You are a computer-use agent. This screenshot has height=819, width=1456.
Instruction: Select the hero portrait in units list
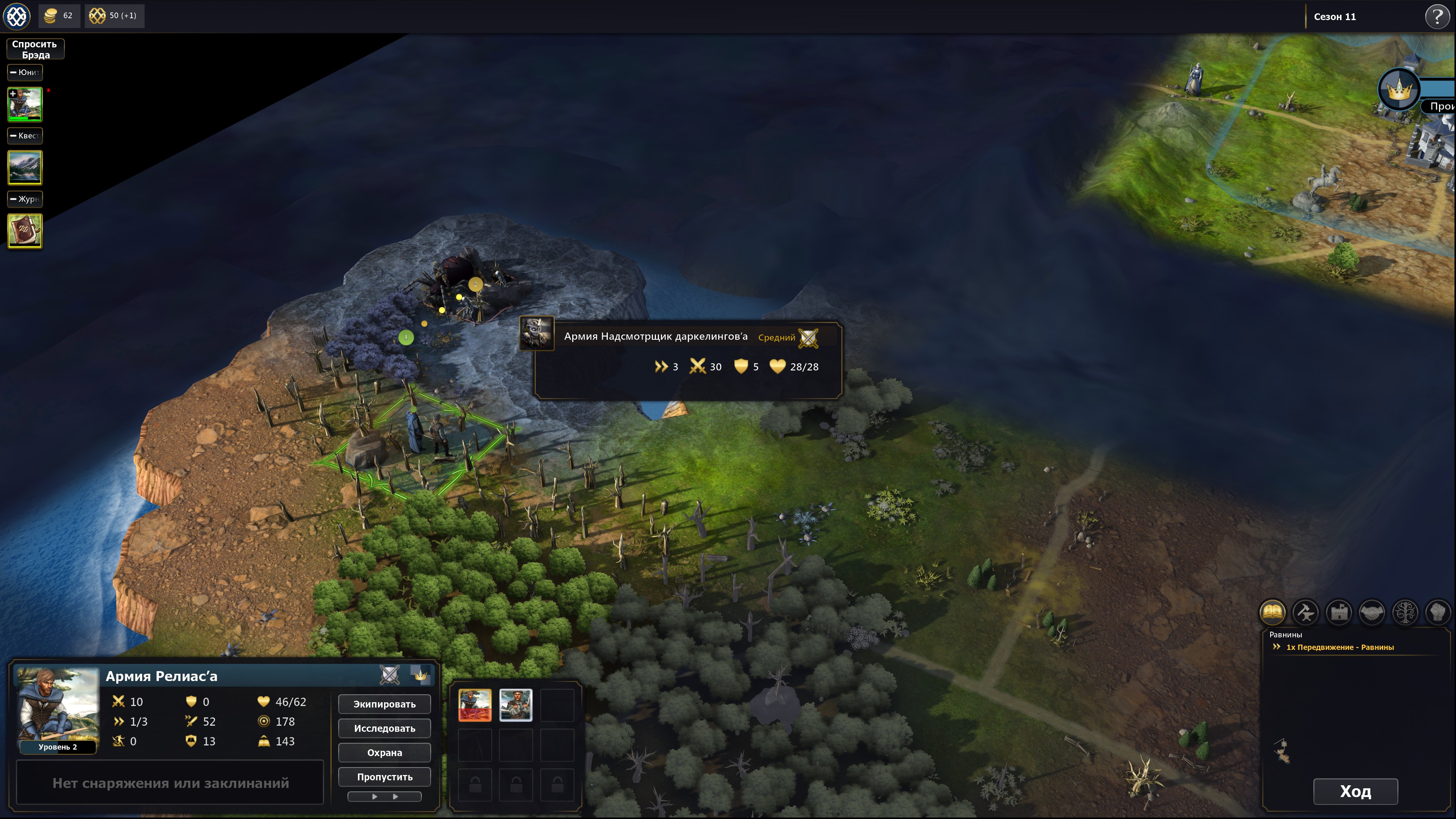[25, 105]
